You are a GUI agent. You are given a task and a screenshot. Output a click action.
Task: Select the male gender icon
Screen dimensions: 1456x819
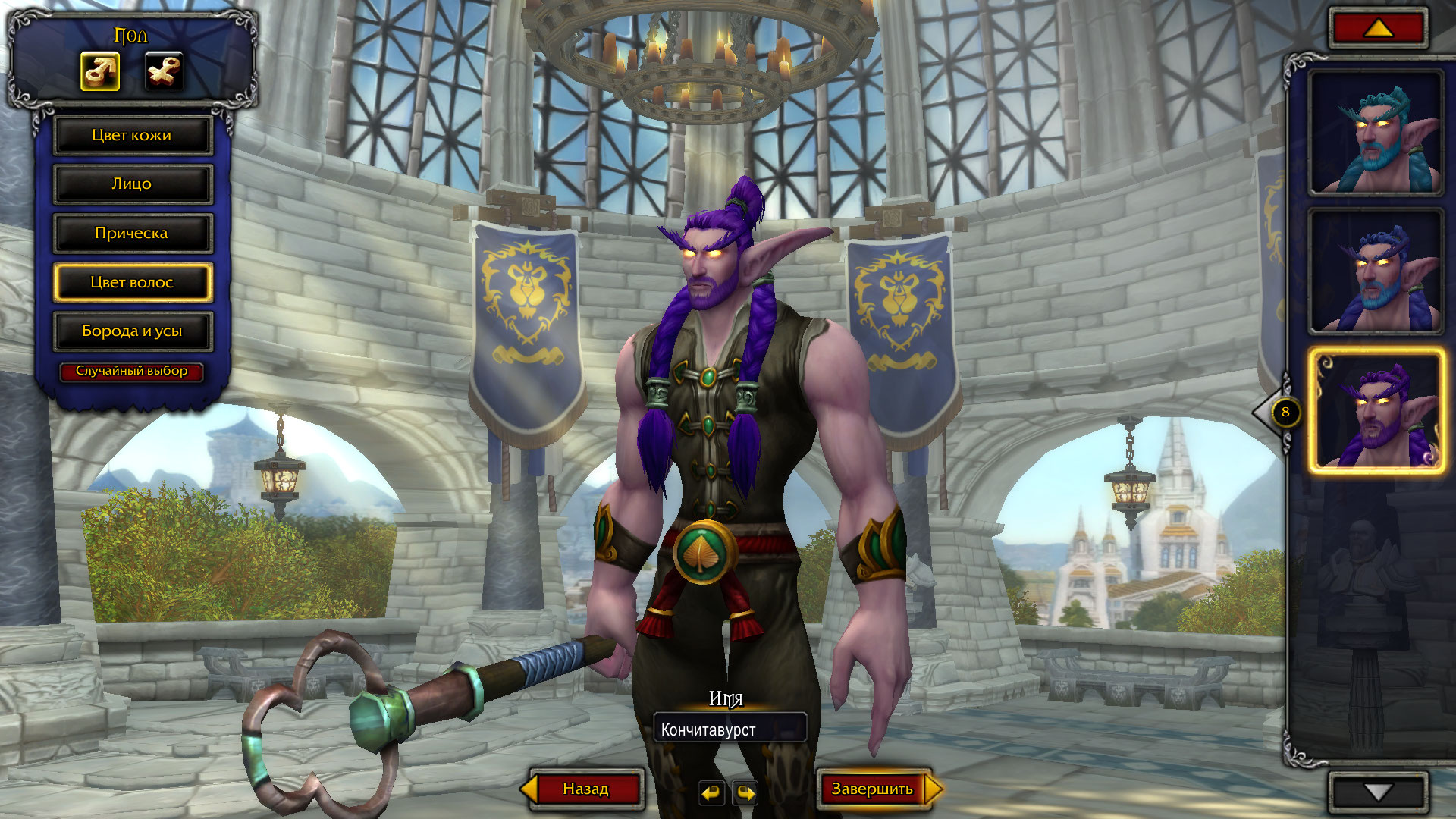[100, 72]
